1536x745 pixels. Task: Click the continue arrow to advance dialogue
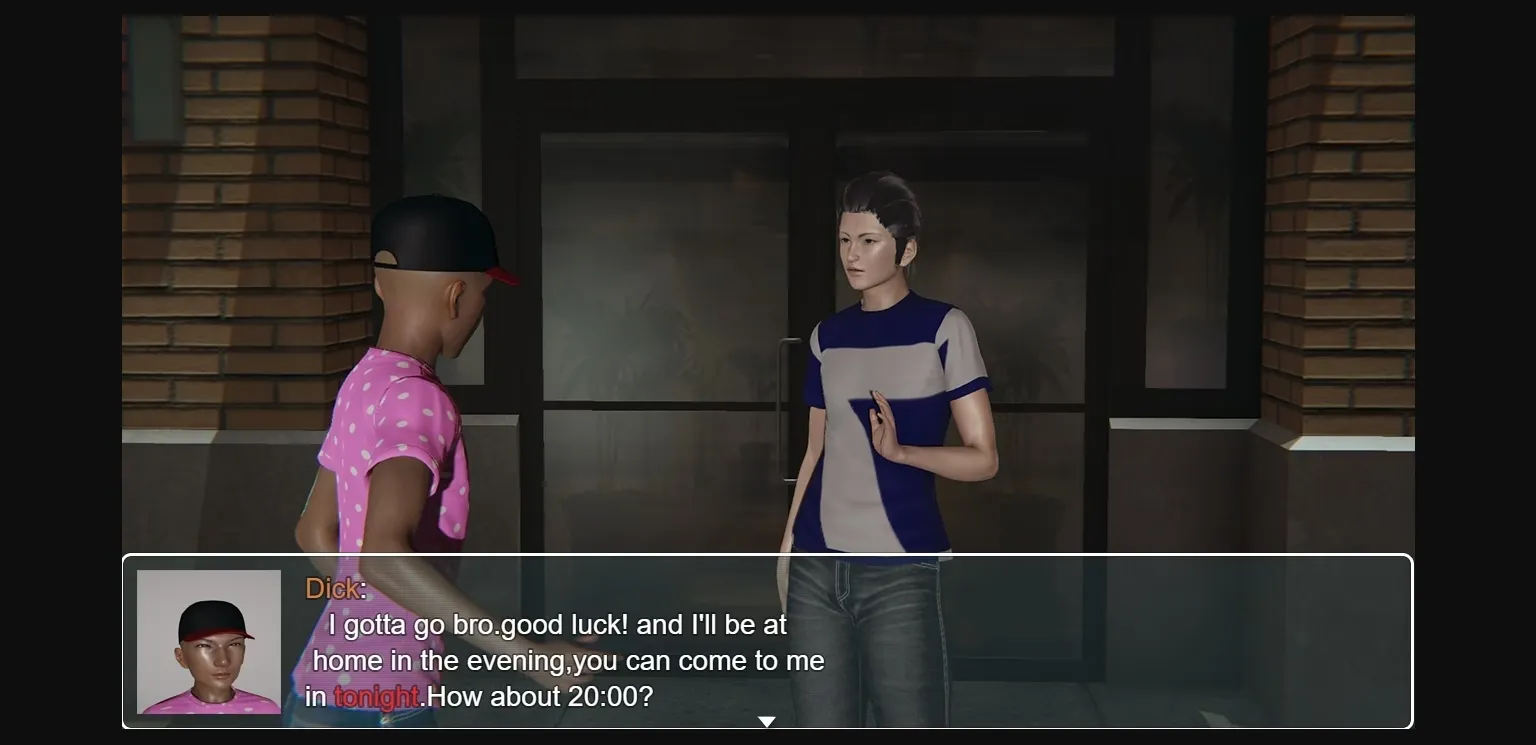click(767, 720)
